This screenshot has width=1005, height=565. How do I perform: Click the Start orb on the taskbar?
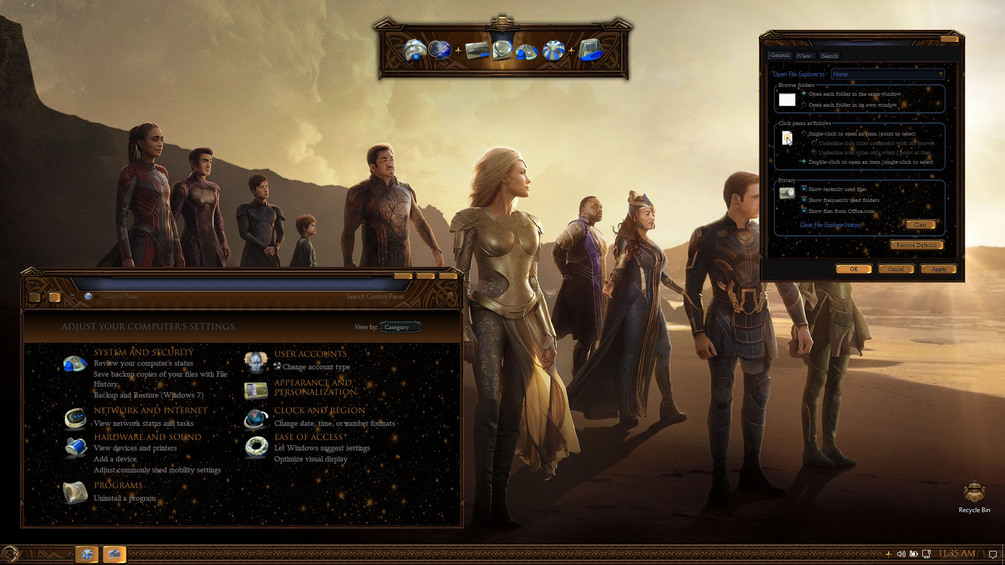click(x=10, y=554)
